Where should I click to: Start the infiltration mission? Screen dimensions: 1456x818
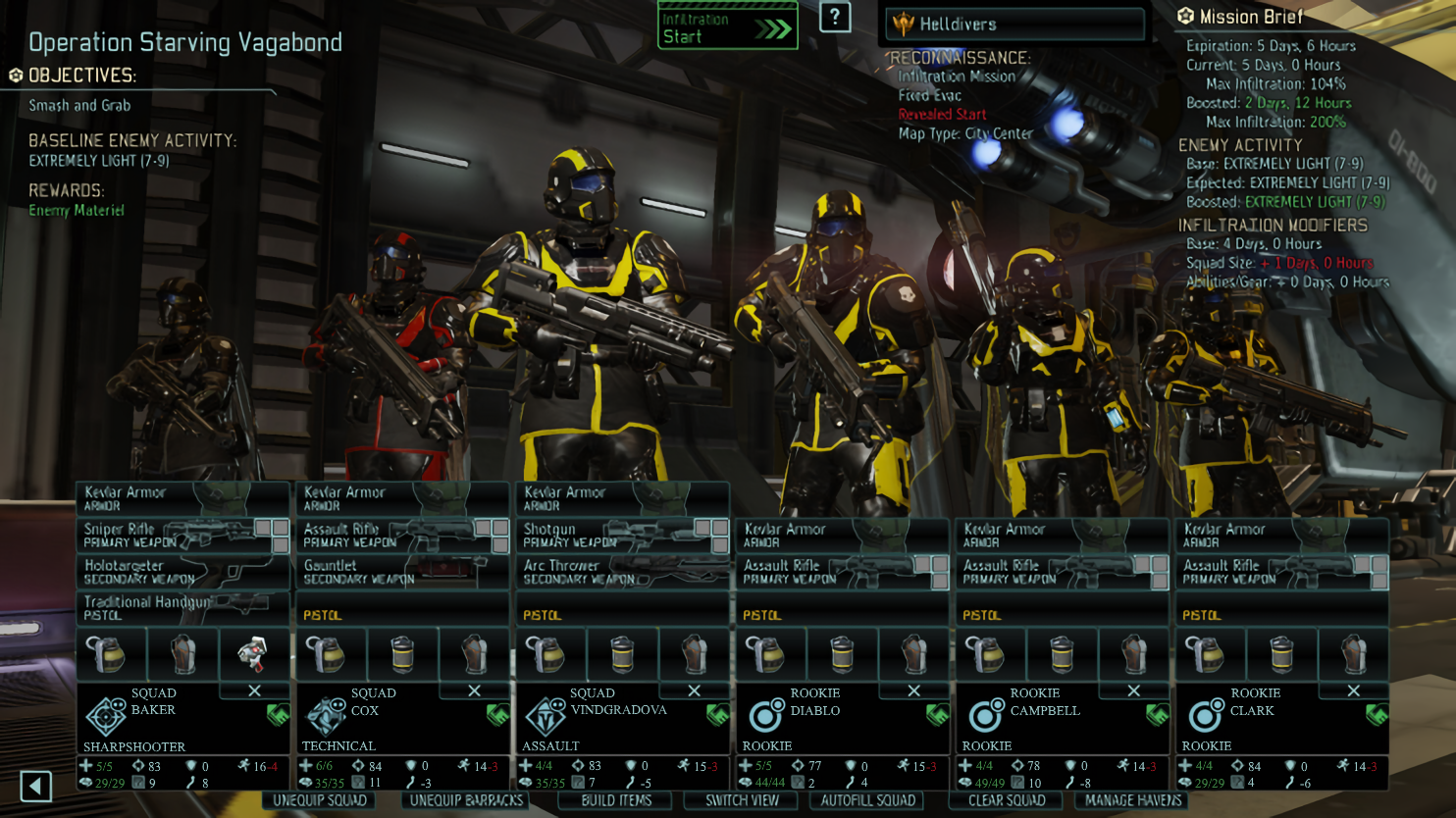pyautogui.click(x=727, y=26)
